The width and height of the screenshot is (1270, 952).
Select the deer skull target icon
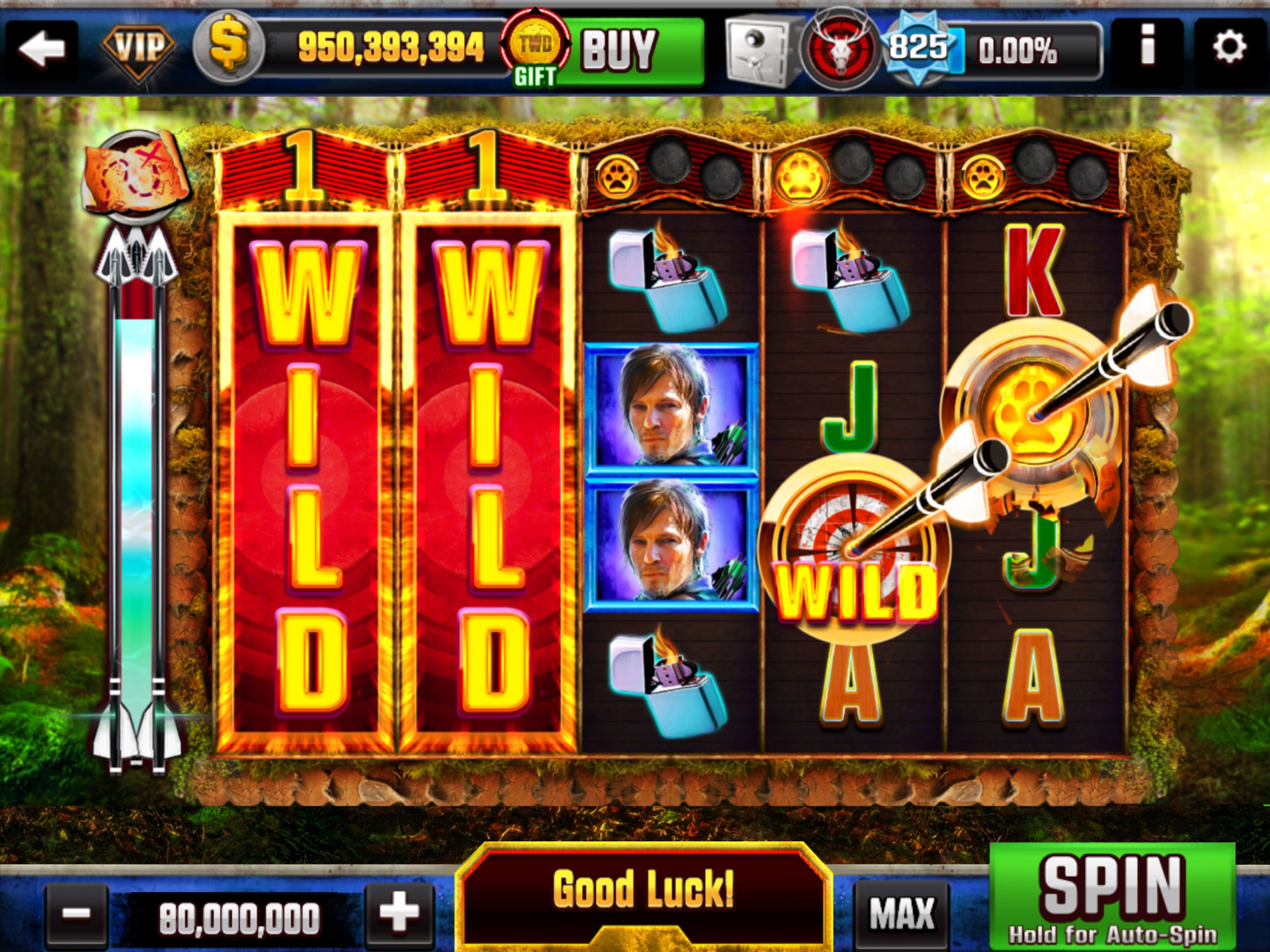click(x=841, y=46)
